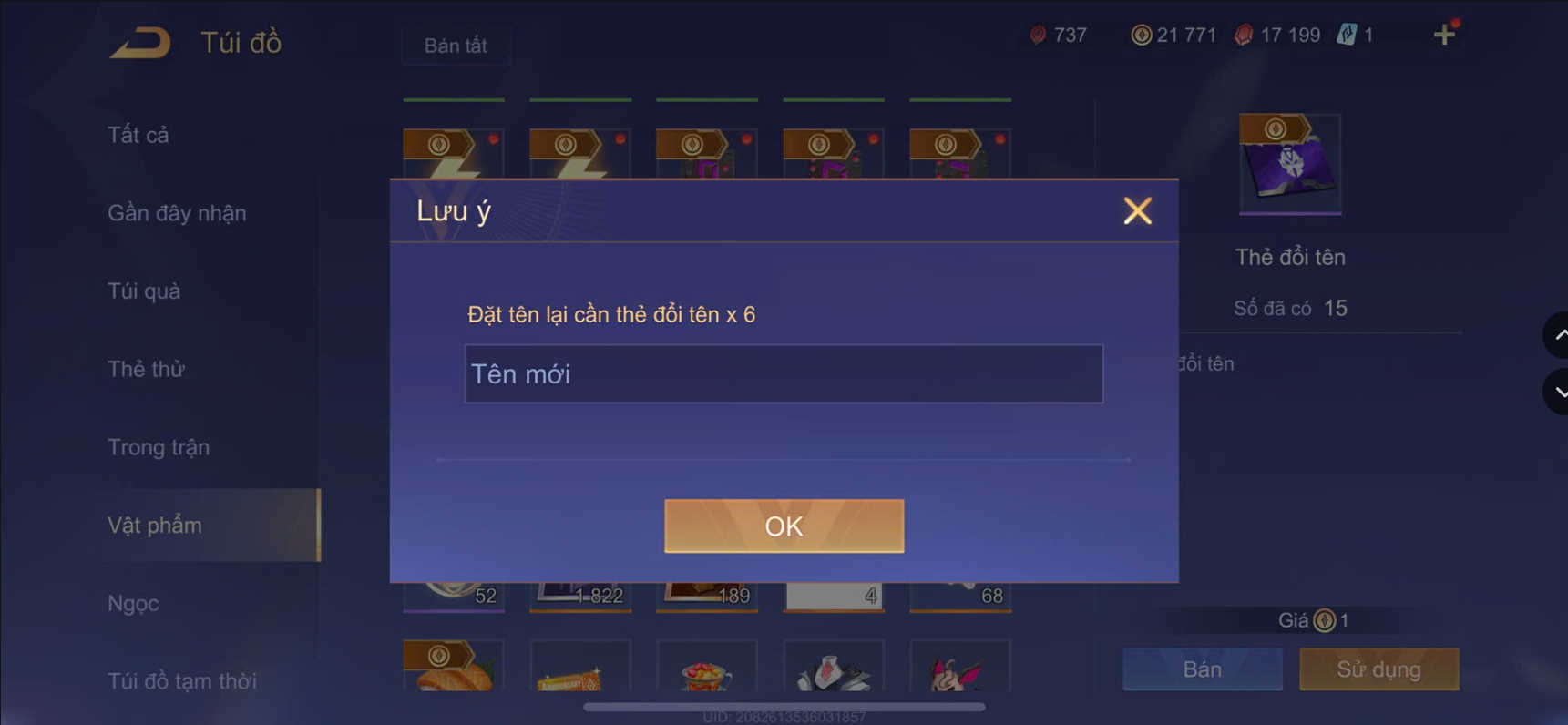Image resolution: width=1568 pixels, height=725 pixels.
Task: Select the Tất cả sidebar tab
Action: coord(137,134)
